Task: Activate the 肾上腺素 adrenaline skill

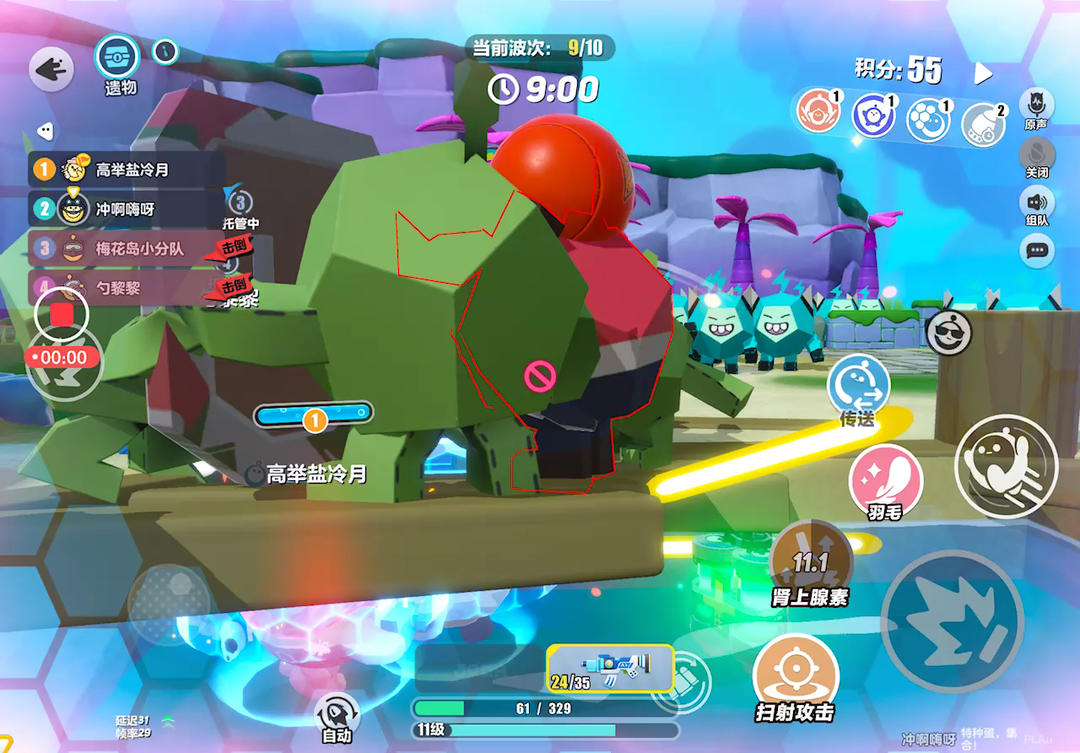Action: tap(810, 559)
